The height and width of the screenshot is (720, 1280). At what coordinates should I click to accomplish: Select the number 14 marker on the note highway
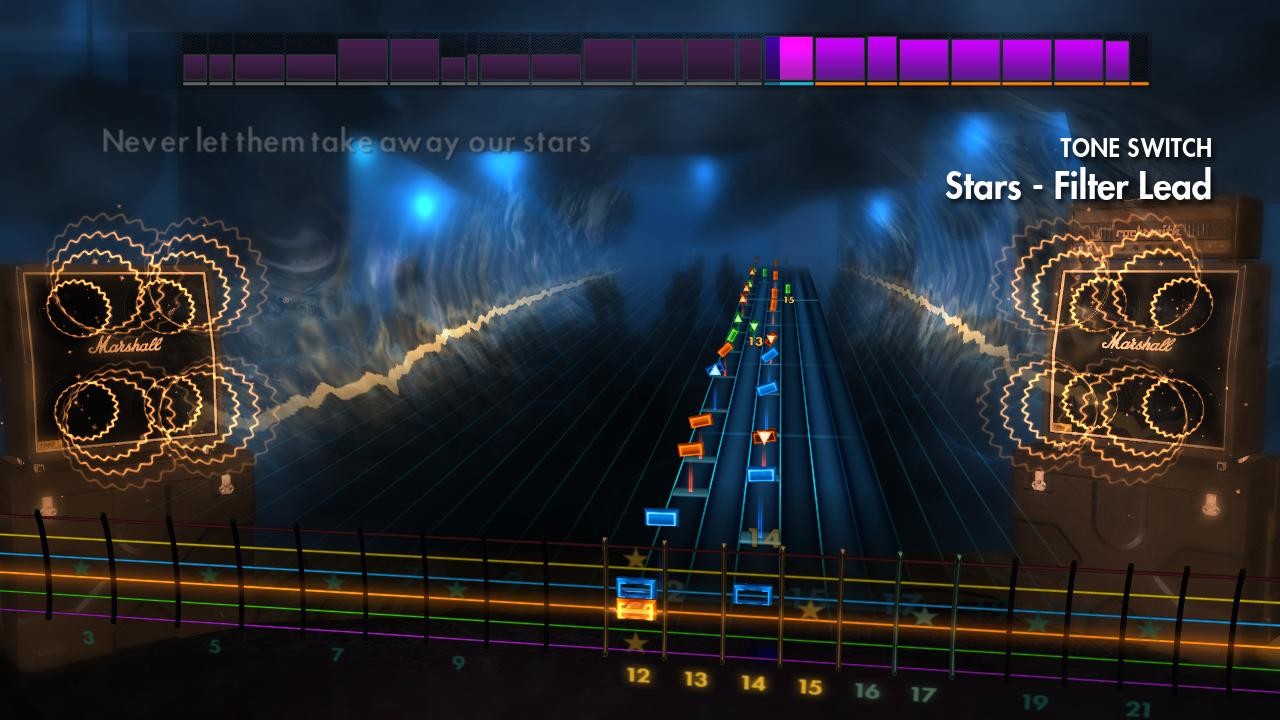[764, 536]
